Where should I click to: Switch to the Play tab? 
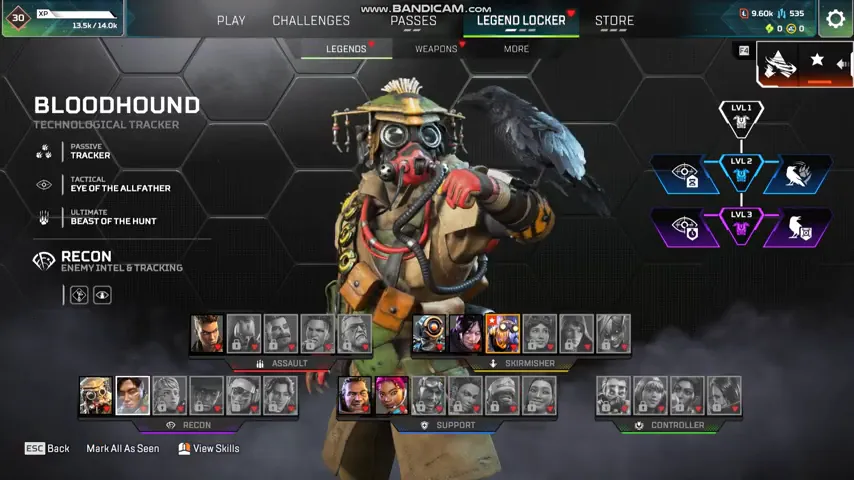pyautogui.click(x=231, y=20)
